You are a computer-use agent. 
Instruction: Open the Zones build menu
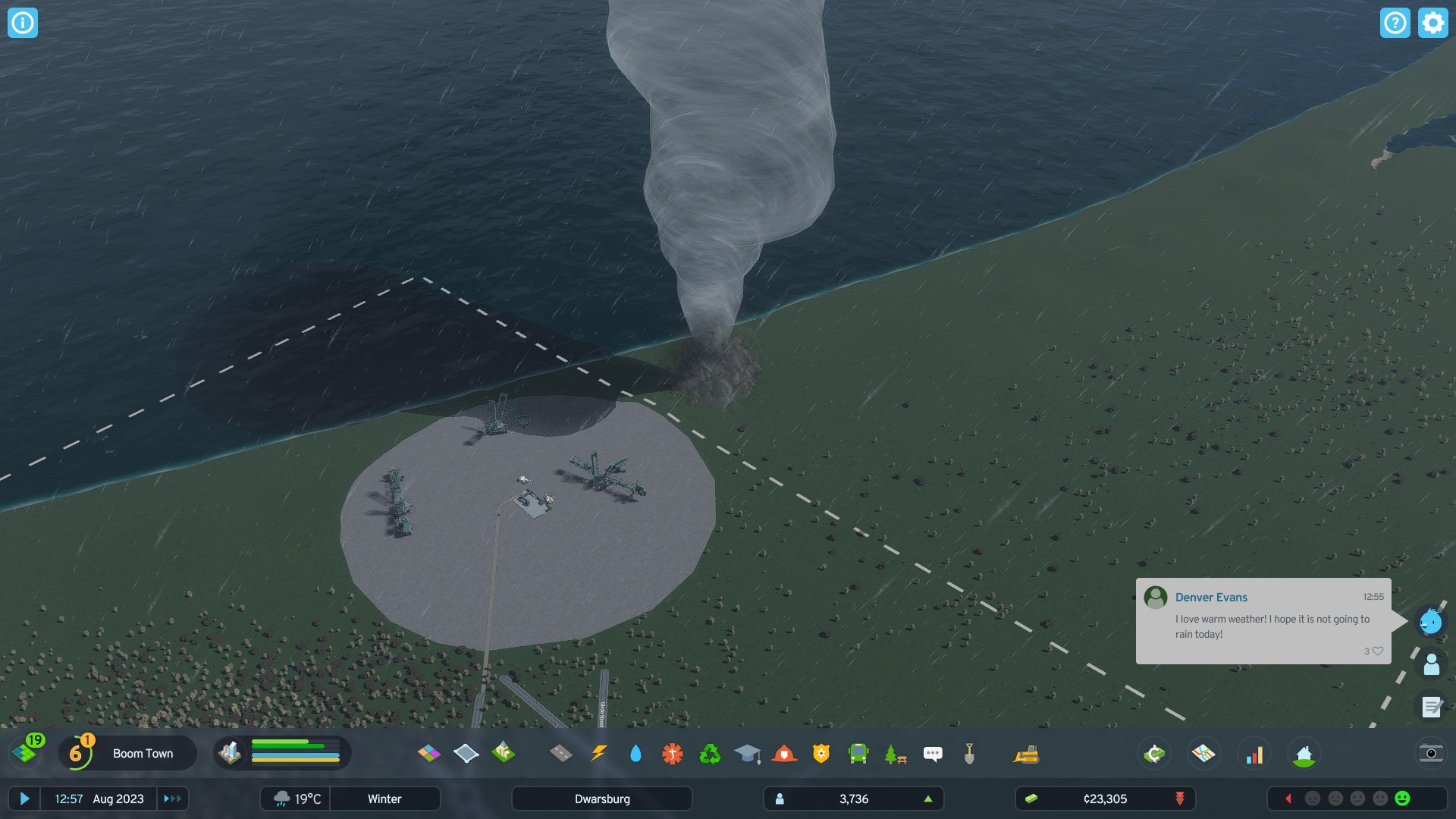428,753
